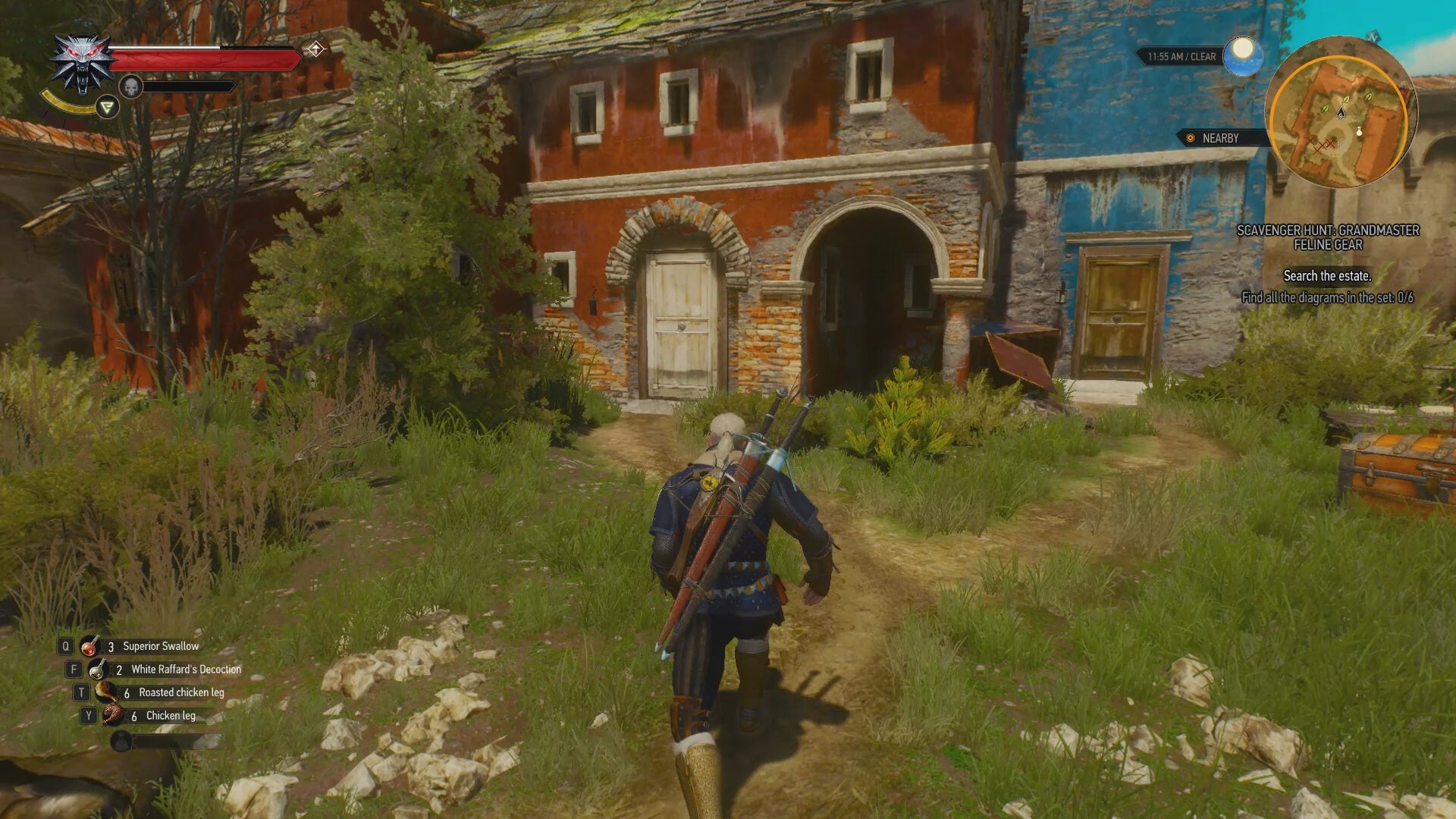1456x819 pixels.
Task: Click the wolf medallion emblem
Action: [82, 64]
